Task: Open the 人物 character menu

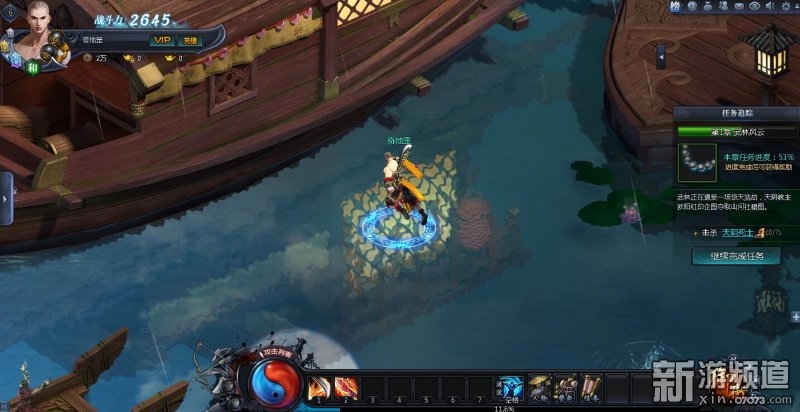Action: pos(541,387)
